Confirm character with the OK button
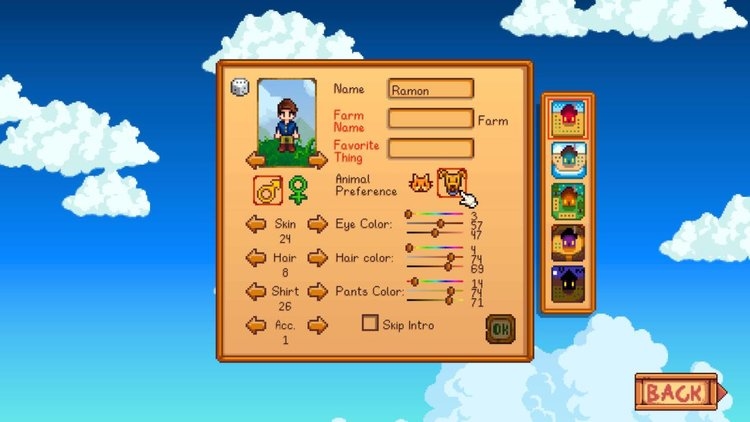This screenshot has width=750, height=422. tap(500, 328)
